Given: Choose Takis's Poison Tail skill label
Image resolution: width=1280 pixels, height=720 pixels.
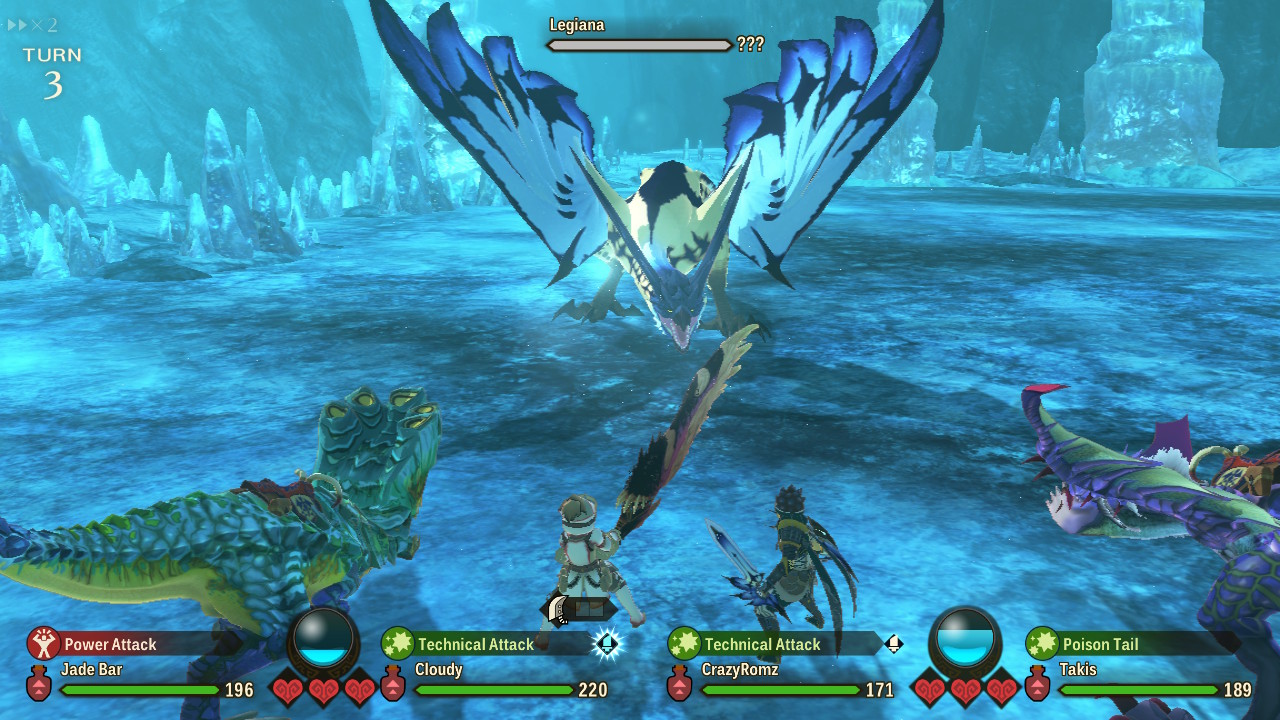Looking at the screenshot, I should pyautogui.click(x=1098, y=645).
